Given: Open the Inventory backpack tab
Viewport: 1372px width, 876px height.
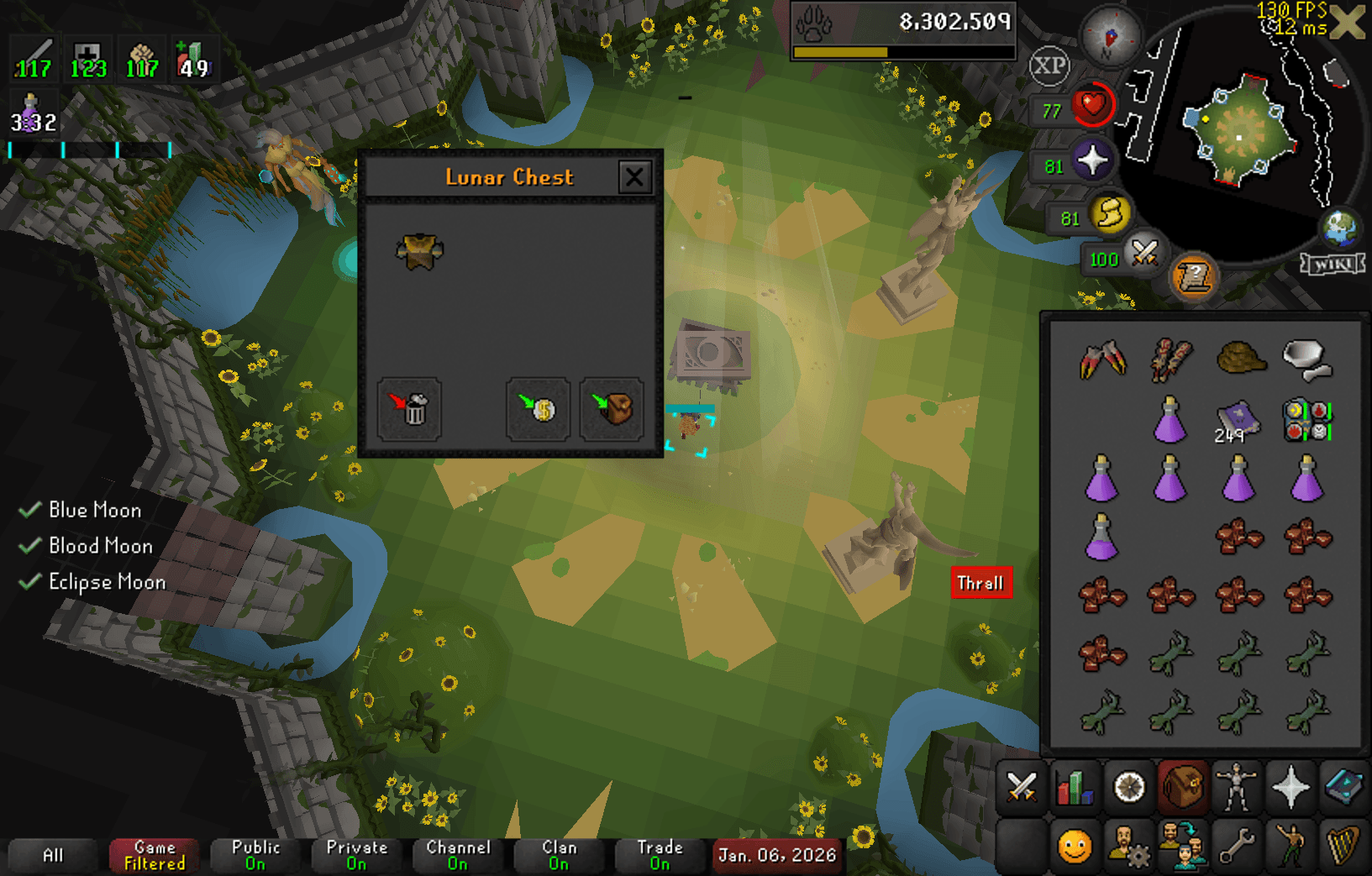Looking at the screenshot, I should click(1184, 788).
